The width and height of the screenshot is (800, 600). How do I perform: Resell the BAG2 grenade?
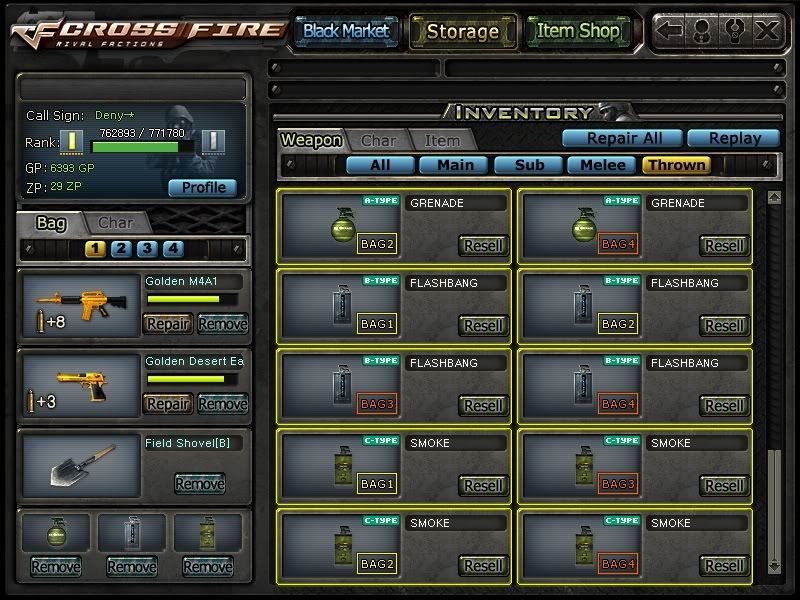484,245
